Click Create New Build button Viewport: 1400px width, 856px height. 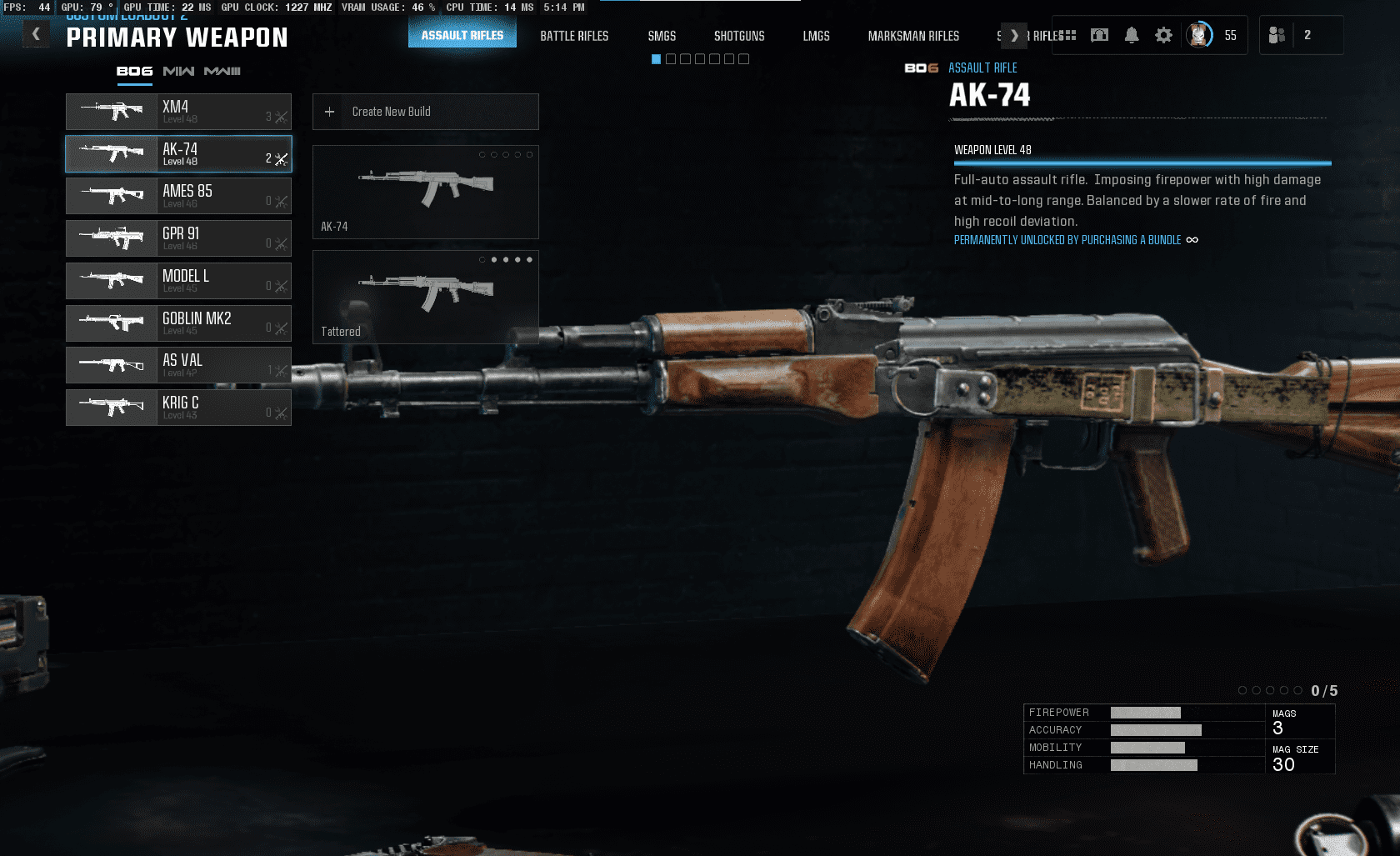[425, 112]
